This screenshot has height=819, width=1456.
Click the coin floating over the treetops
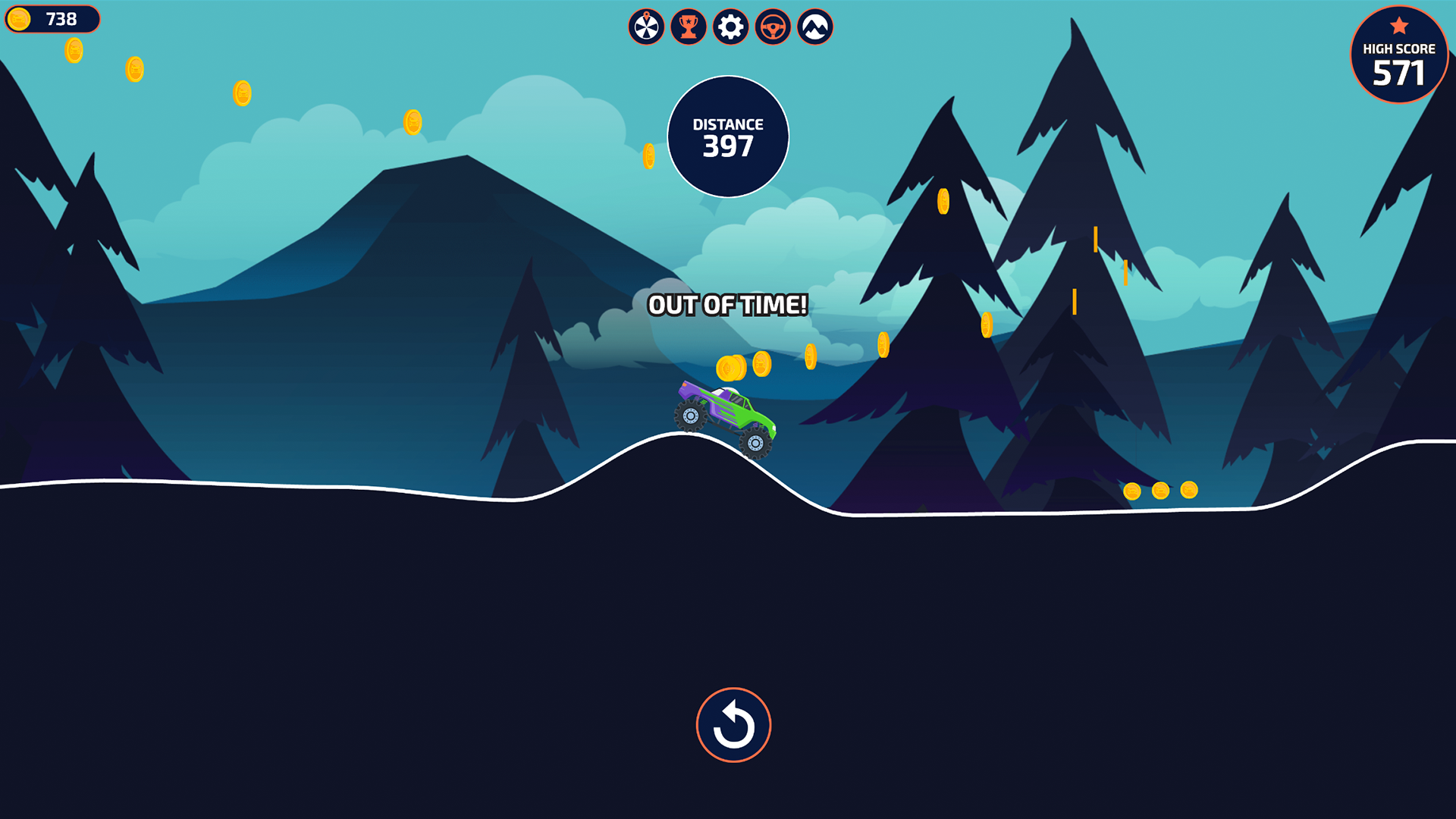click(943, 203)
